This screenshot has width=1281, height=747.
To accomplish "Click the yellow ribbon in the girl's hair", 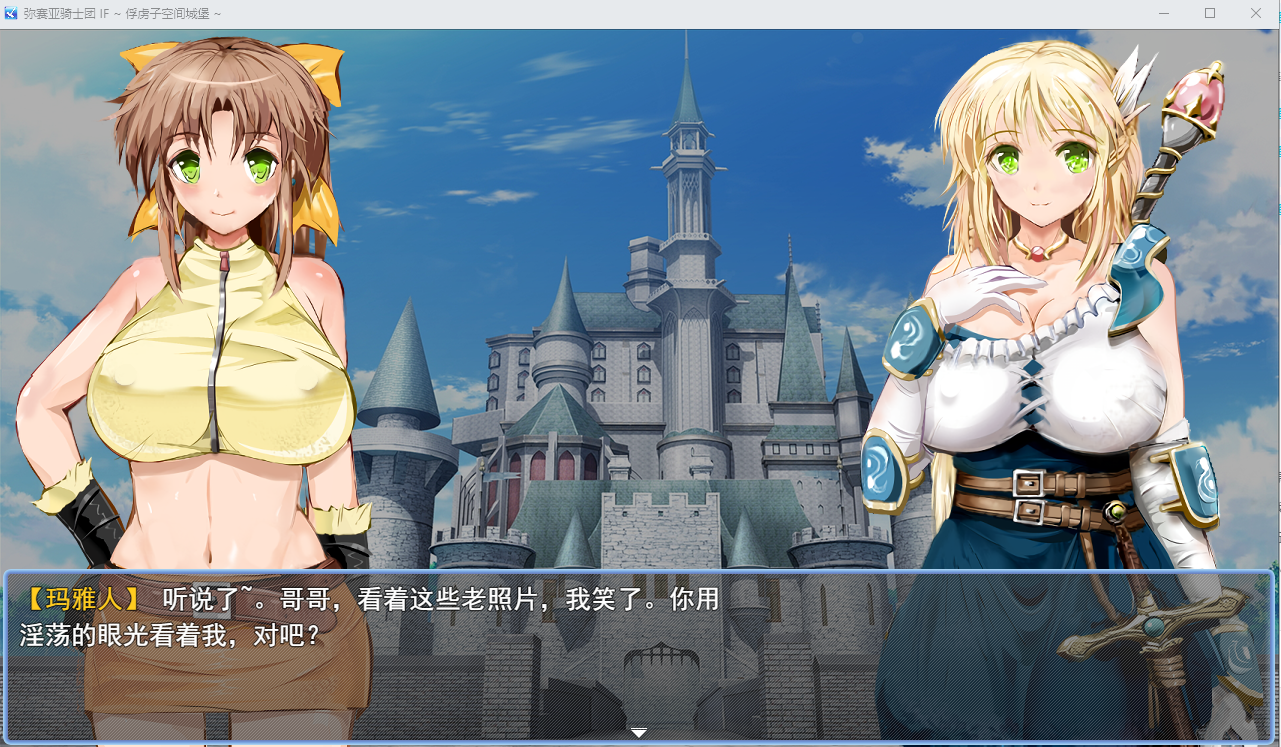I will coord(320,70).
